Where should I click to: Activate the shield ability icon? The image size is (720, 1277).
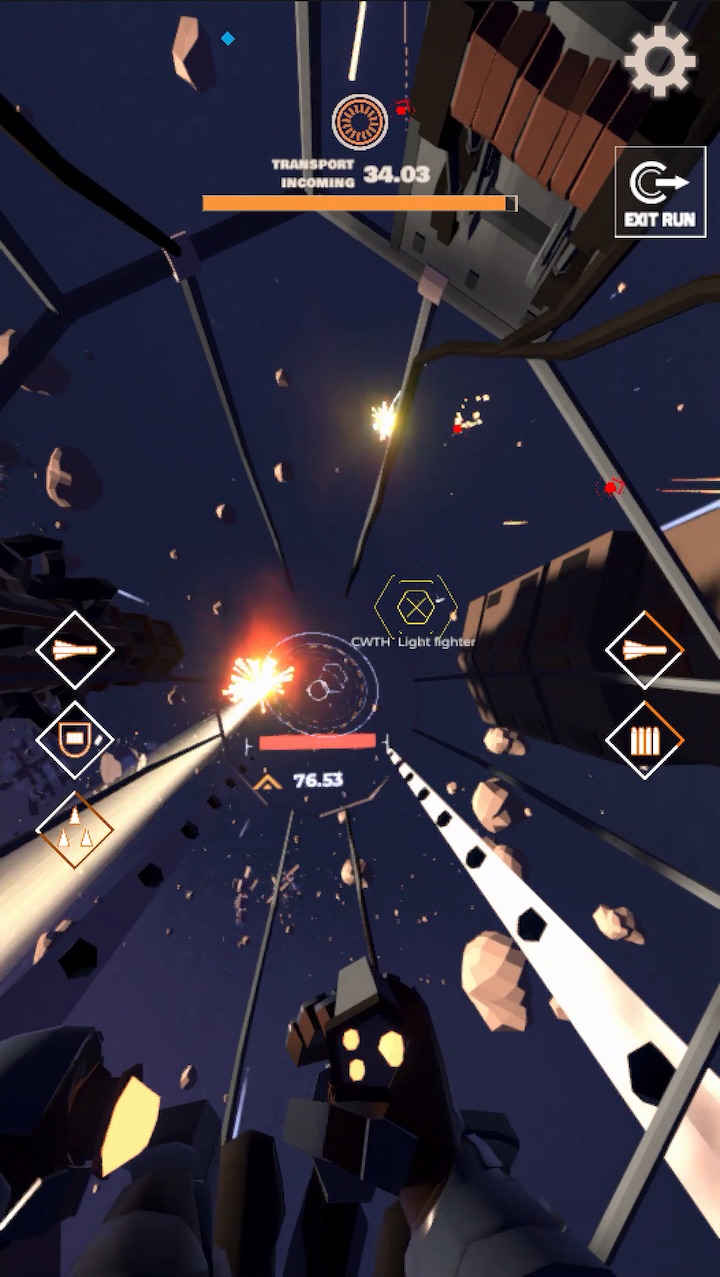tap(75, 739)
